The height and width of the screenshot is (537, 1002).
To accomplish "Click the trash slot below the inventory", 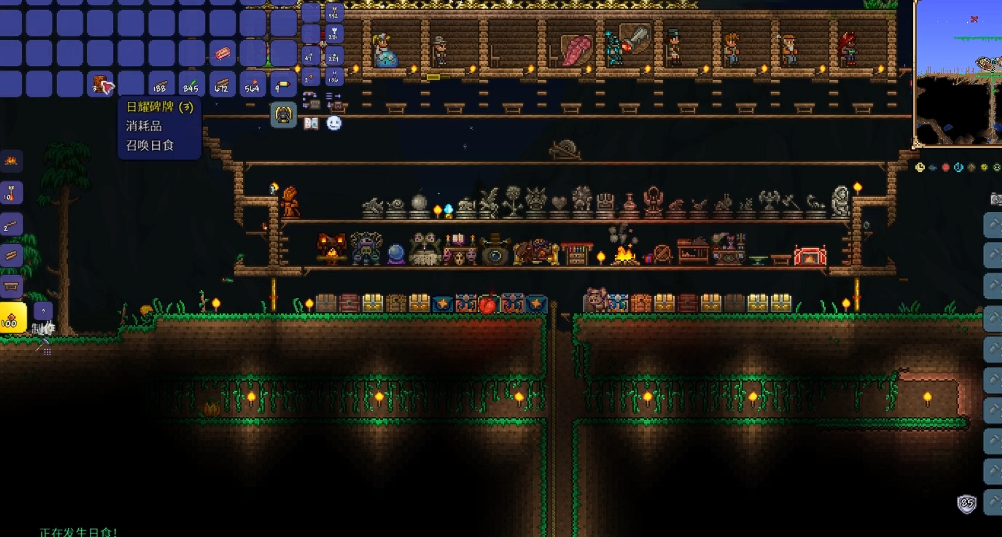I will click(x=284, y=114).
